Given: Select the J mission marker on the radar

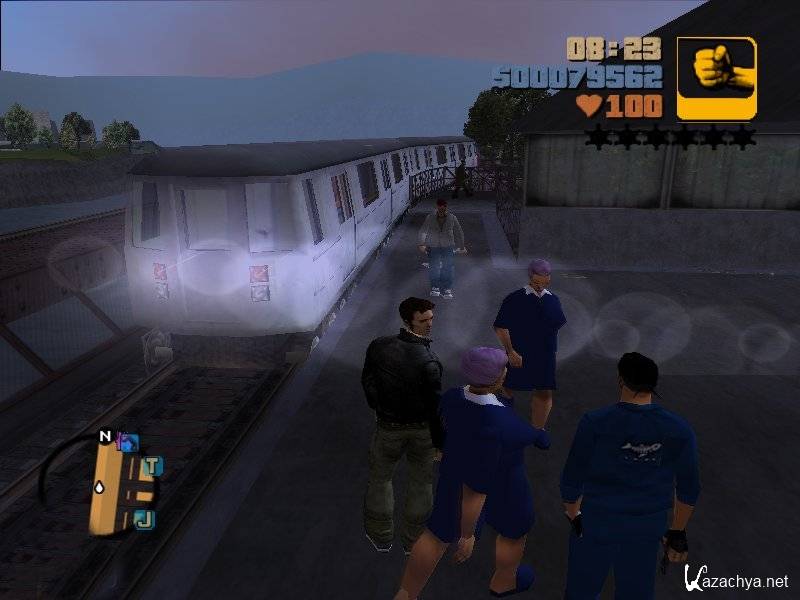Looking at the screenshot, I should [144, 518].
